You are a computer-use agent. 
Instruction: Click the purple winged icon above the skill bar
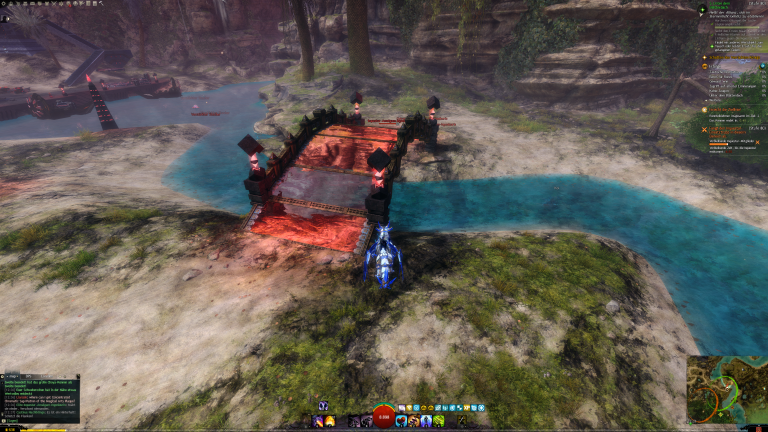[323, 406]
